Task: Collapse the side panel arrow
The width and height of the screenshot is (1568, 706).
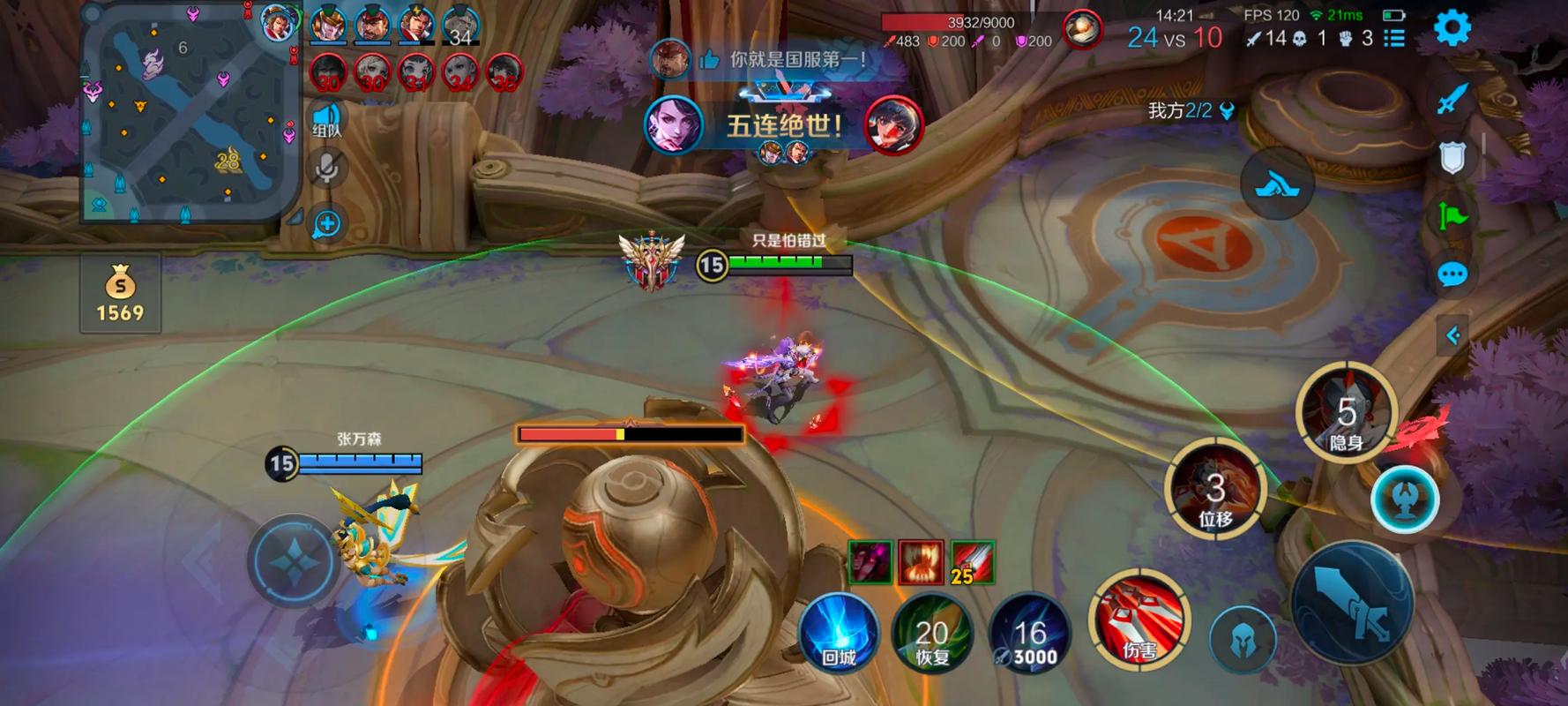Action: point(1452,335)
